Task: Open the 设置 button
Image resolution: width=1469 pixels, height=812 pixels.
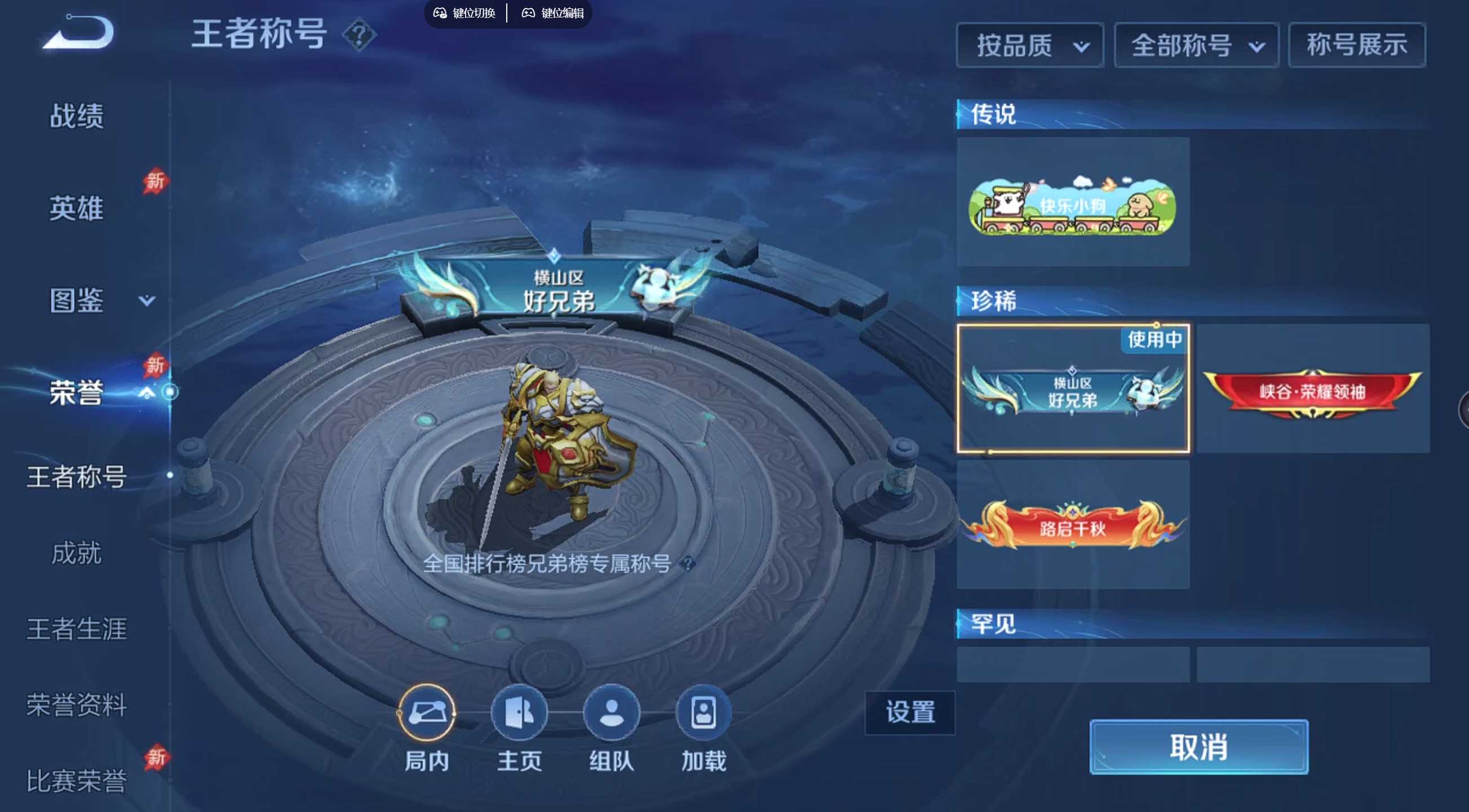Action: point(910,713)
